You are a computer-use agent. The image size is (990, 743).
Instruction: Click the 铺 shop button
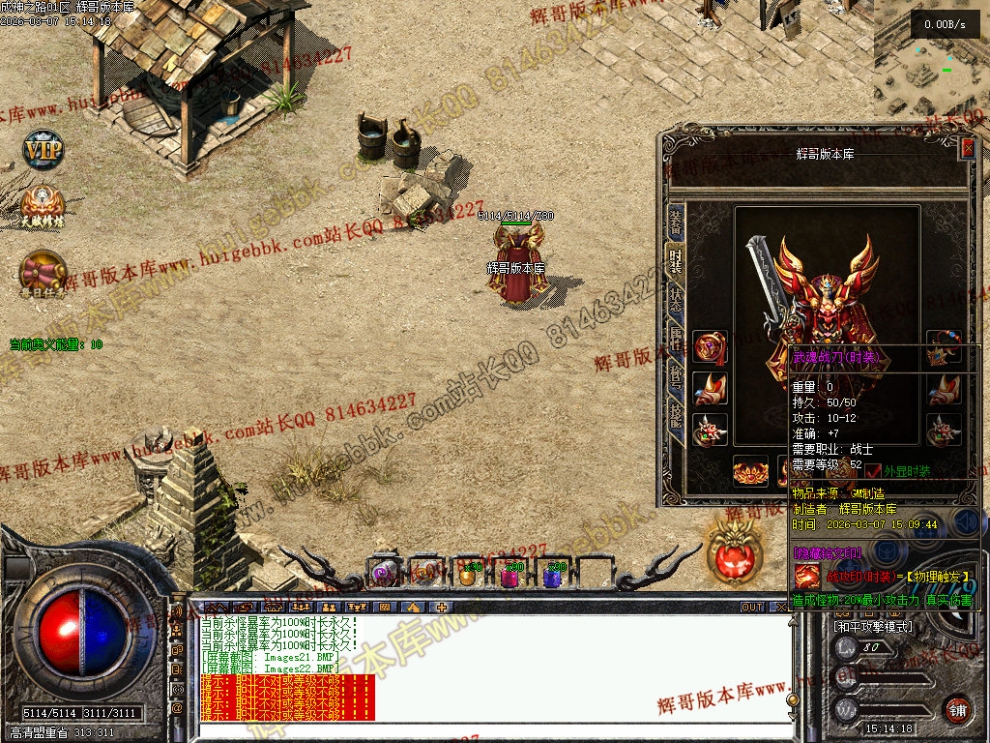coord(957,709)
